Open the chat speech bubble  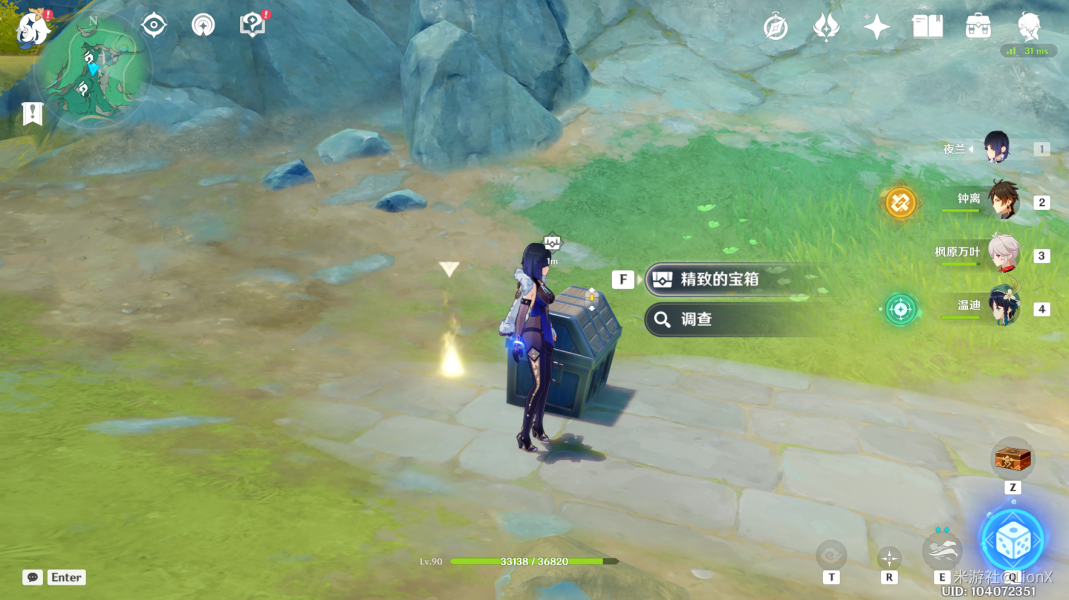(x=32, y=577)
